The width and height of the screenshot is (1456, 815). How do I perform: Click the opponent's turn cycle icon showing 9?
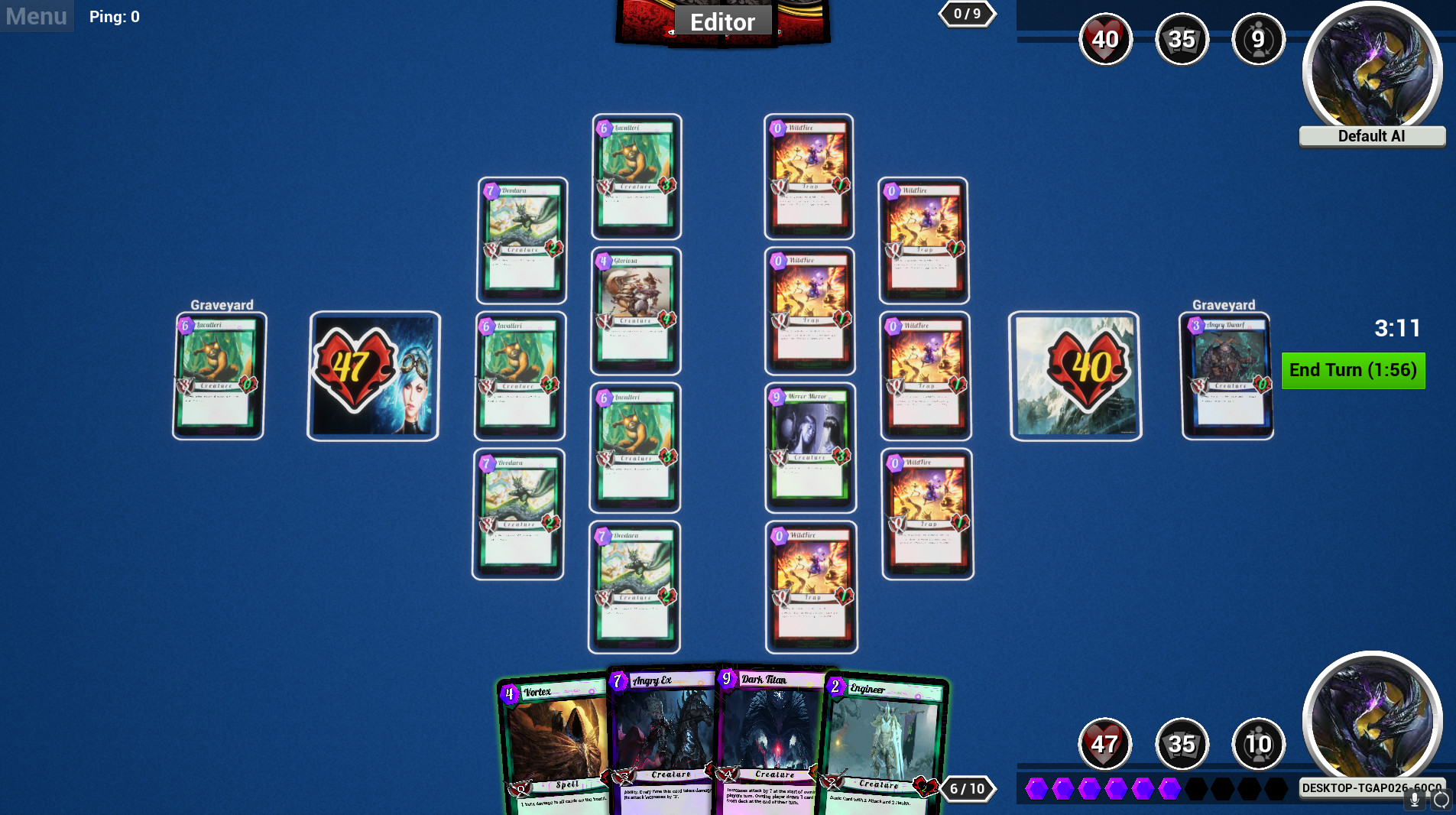pos(1259,39)
